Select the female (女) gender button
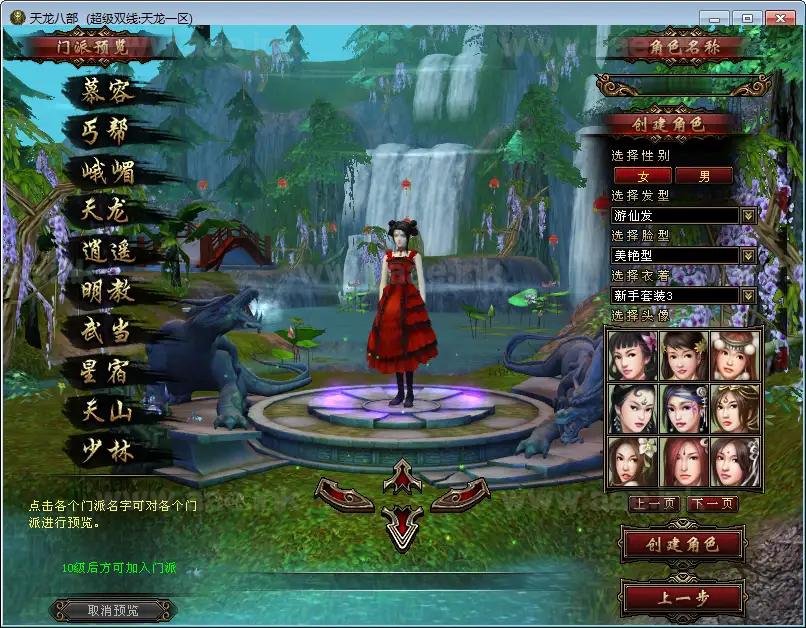 pyautogui.click(x=642, y=176)
